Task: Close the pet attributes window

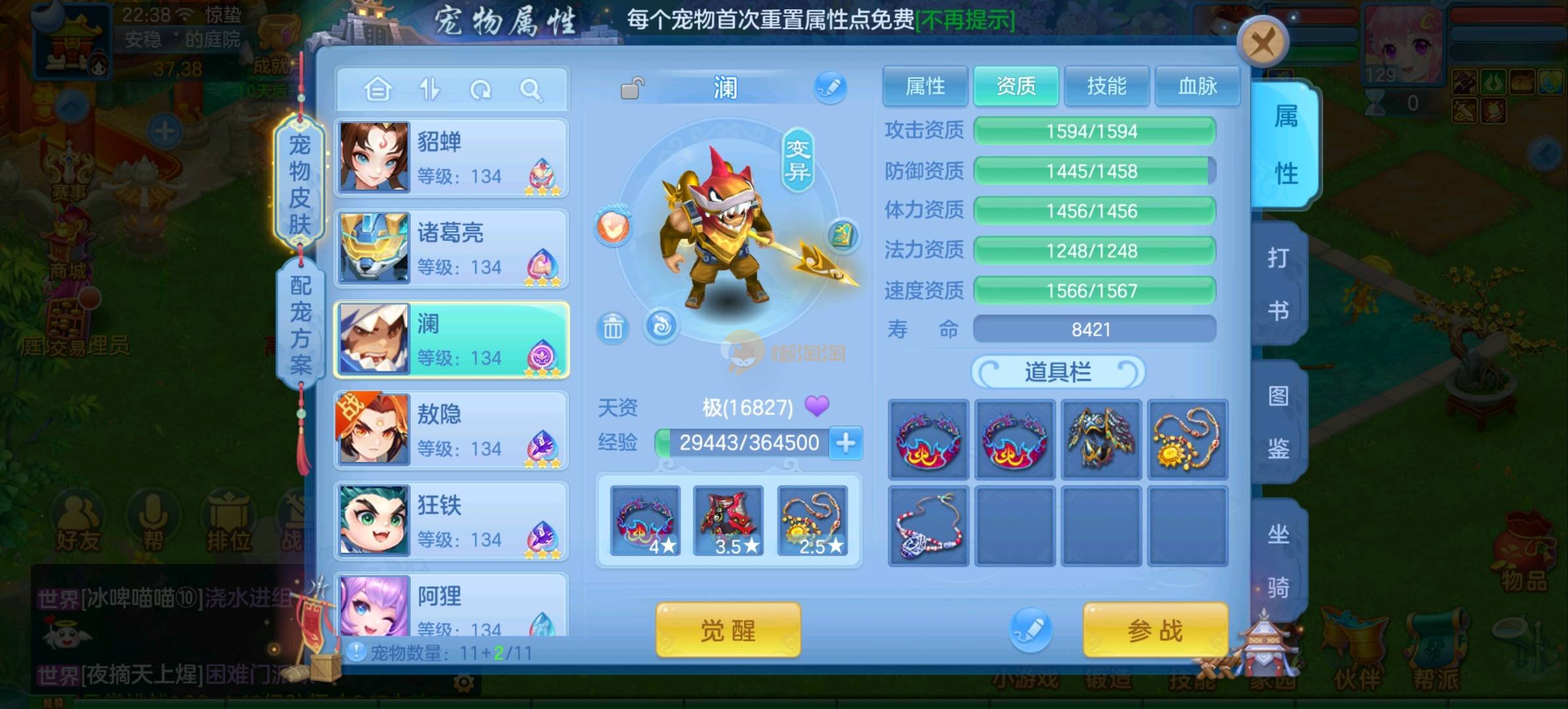Action: pyautogui.click(x=1262, y=43)
